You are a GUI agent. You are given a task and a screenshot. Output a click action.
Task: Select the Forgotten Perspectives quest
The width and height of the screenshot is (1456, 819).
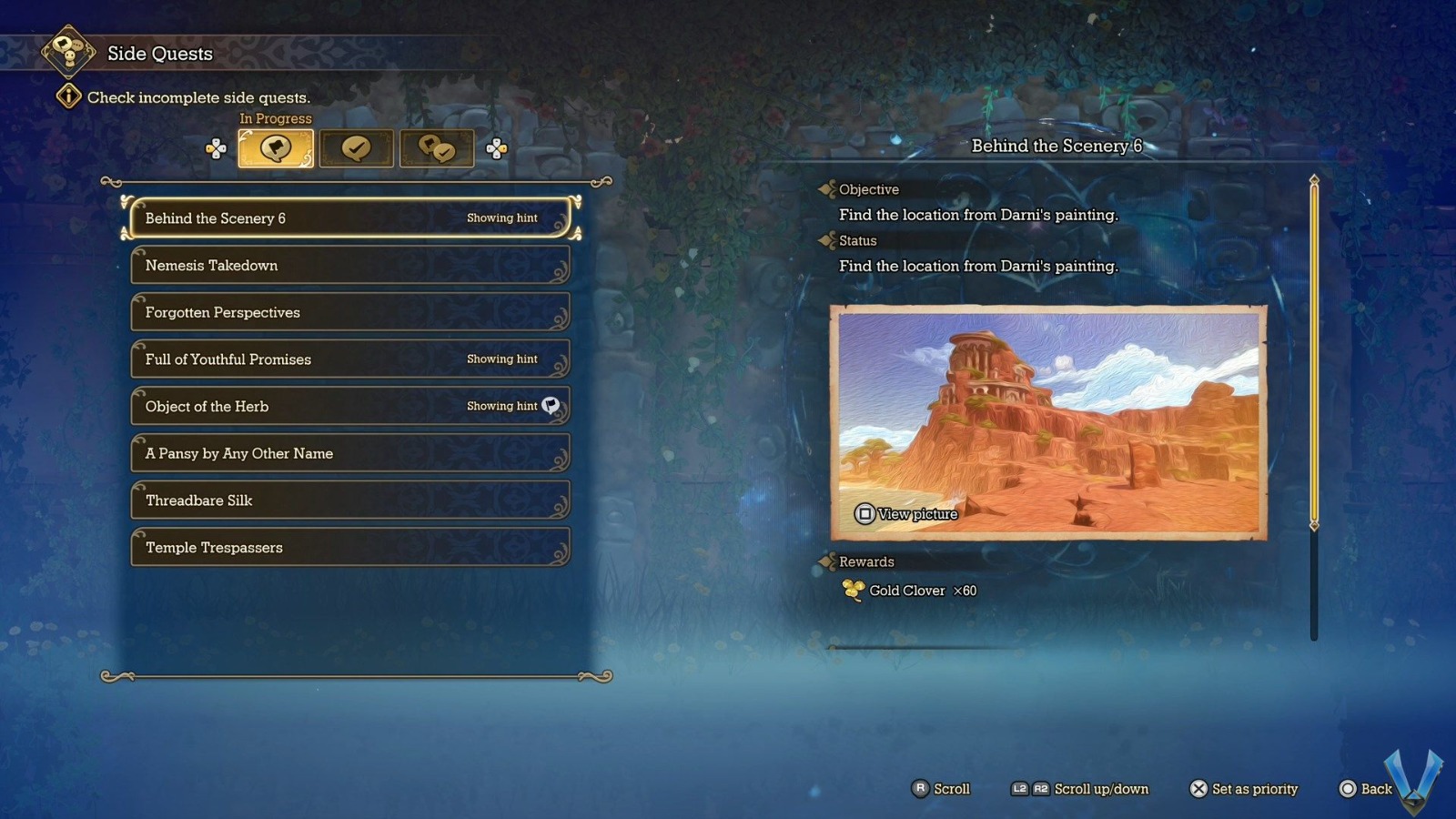click(x=350, y=312)
